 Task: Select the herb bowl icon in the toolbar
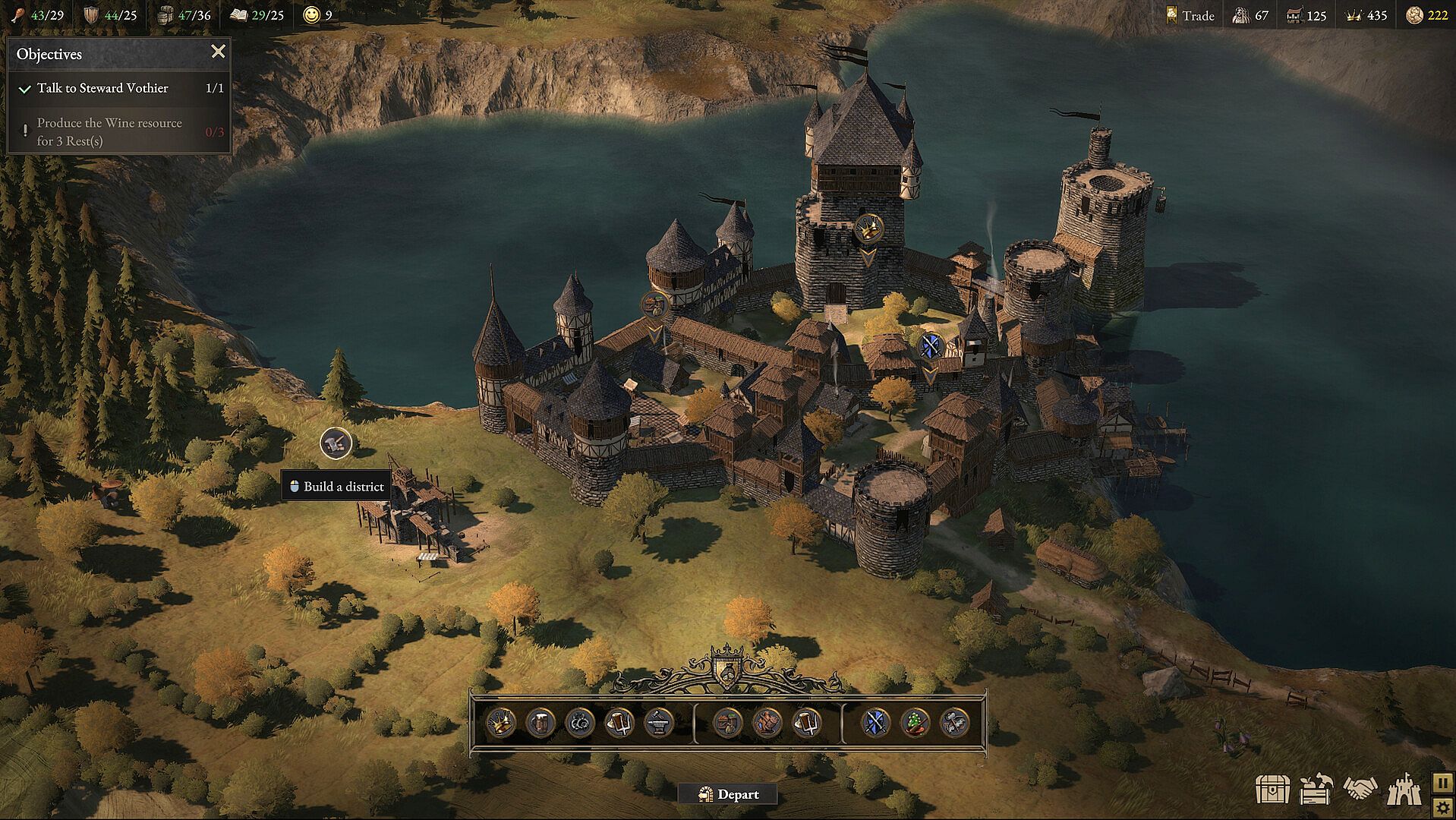point(916,722)
